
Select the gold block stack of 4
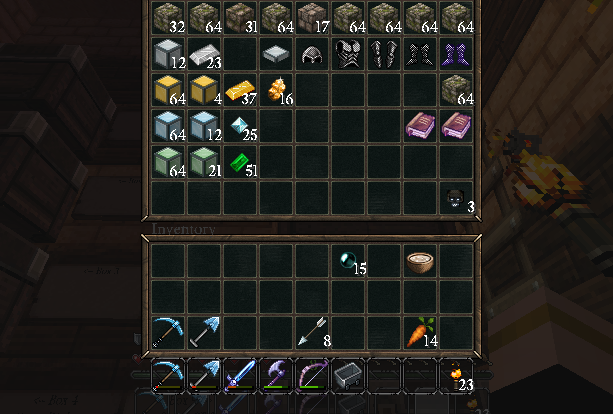204,91
